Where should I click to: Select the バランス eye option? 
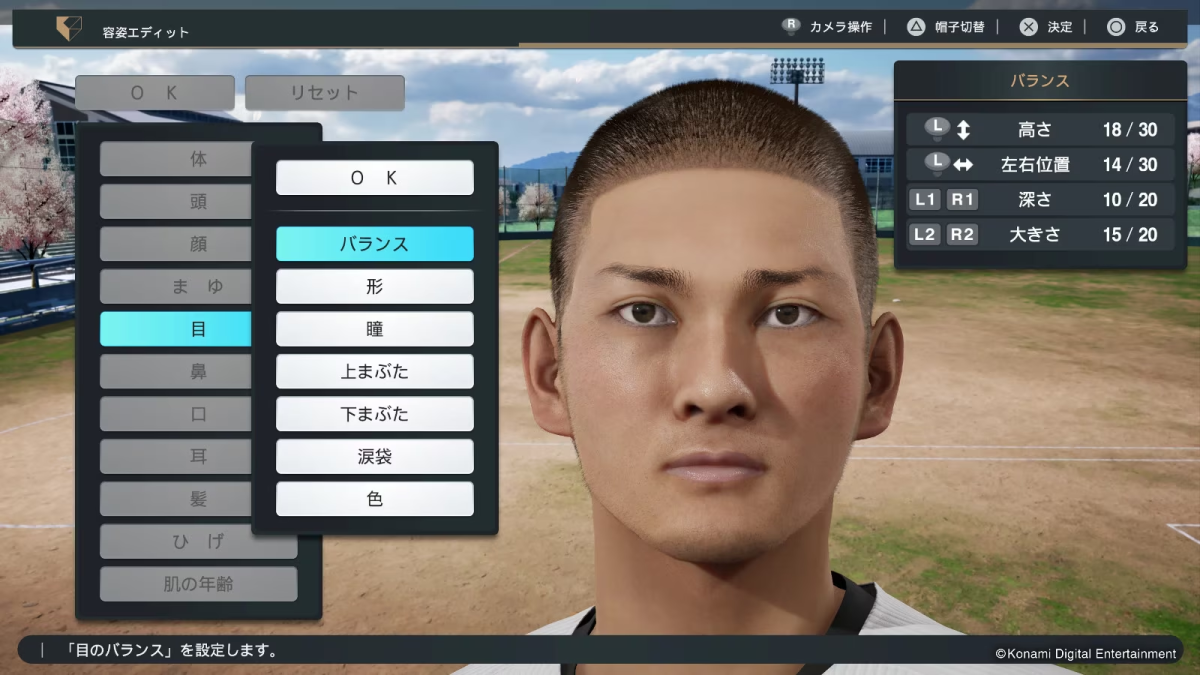click(x=374, y=244)
